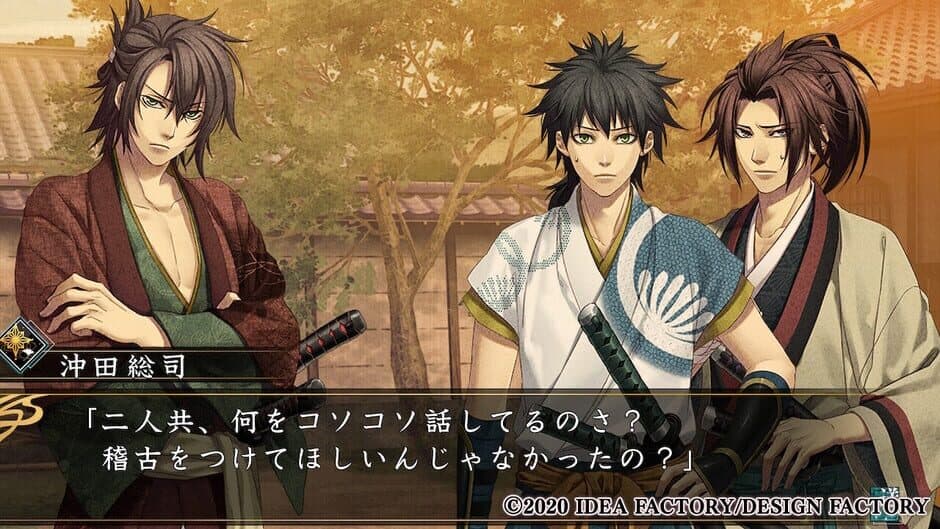Click the teal text-advance indicator icon
This screenshot has height=529, width=940.
pyautogui.click(x=884, y=501)
